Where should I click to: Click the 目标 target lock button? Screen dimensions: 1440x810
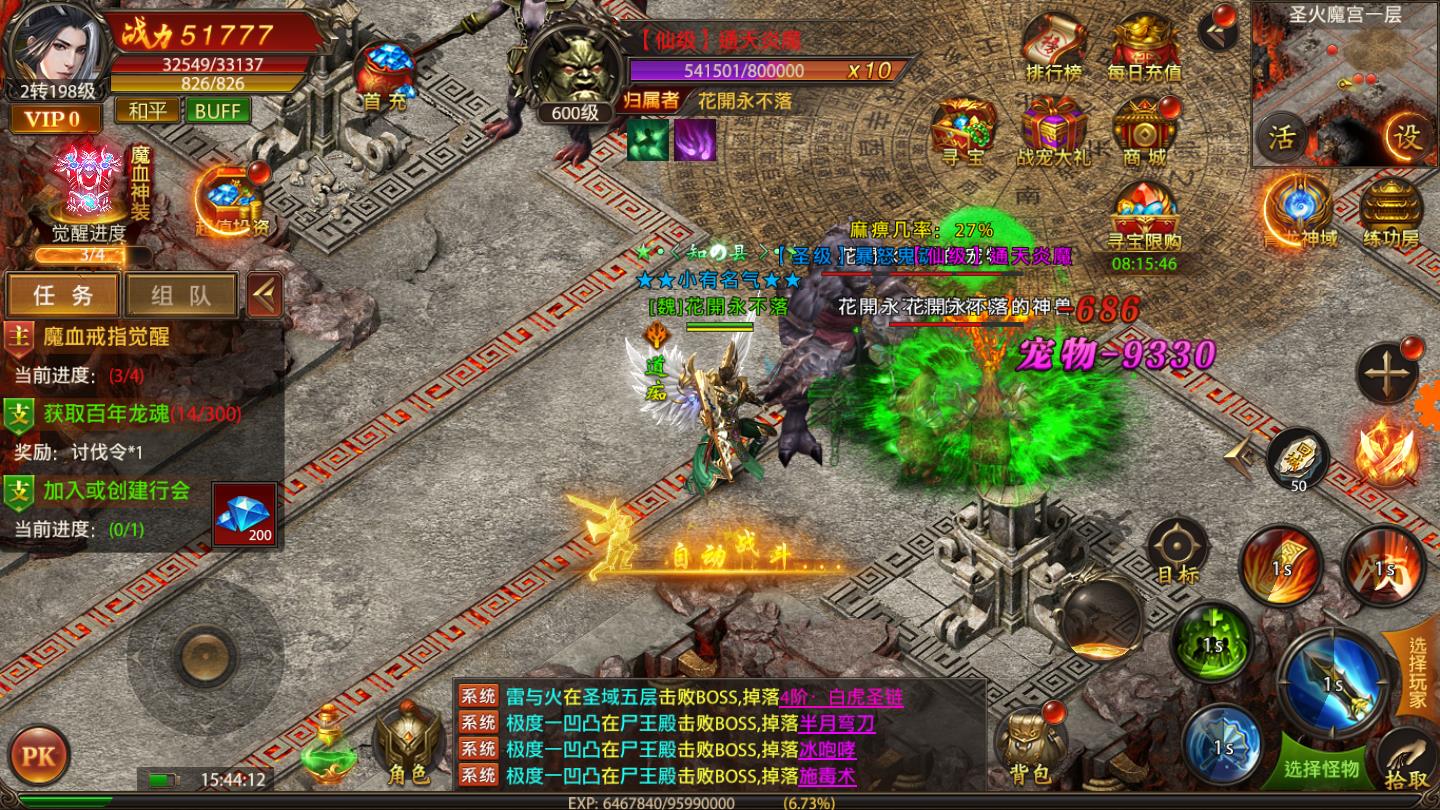1177,552
